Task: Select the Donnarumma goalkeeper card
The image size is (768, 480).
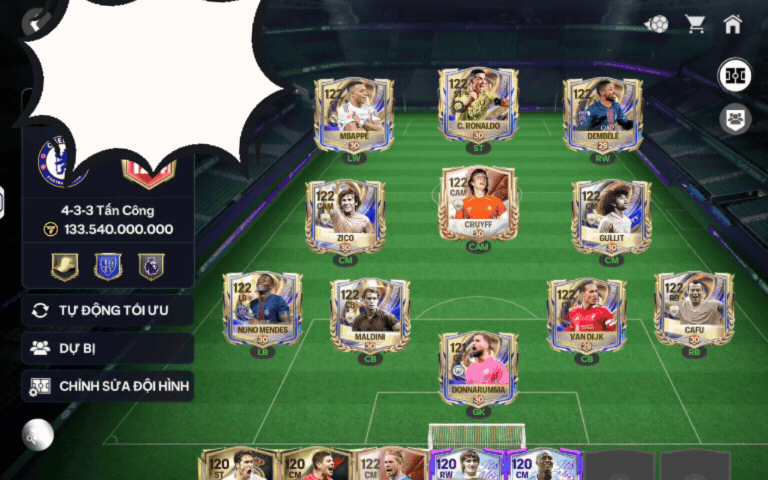Action: click(478, 368)
